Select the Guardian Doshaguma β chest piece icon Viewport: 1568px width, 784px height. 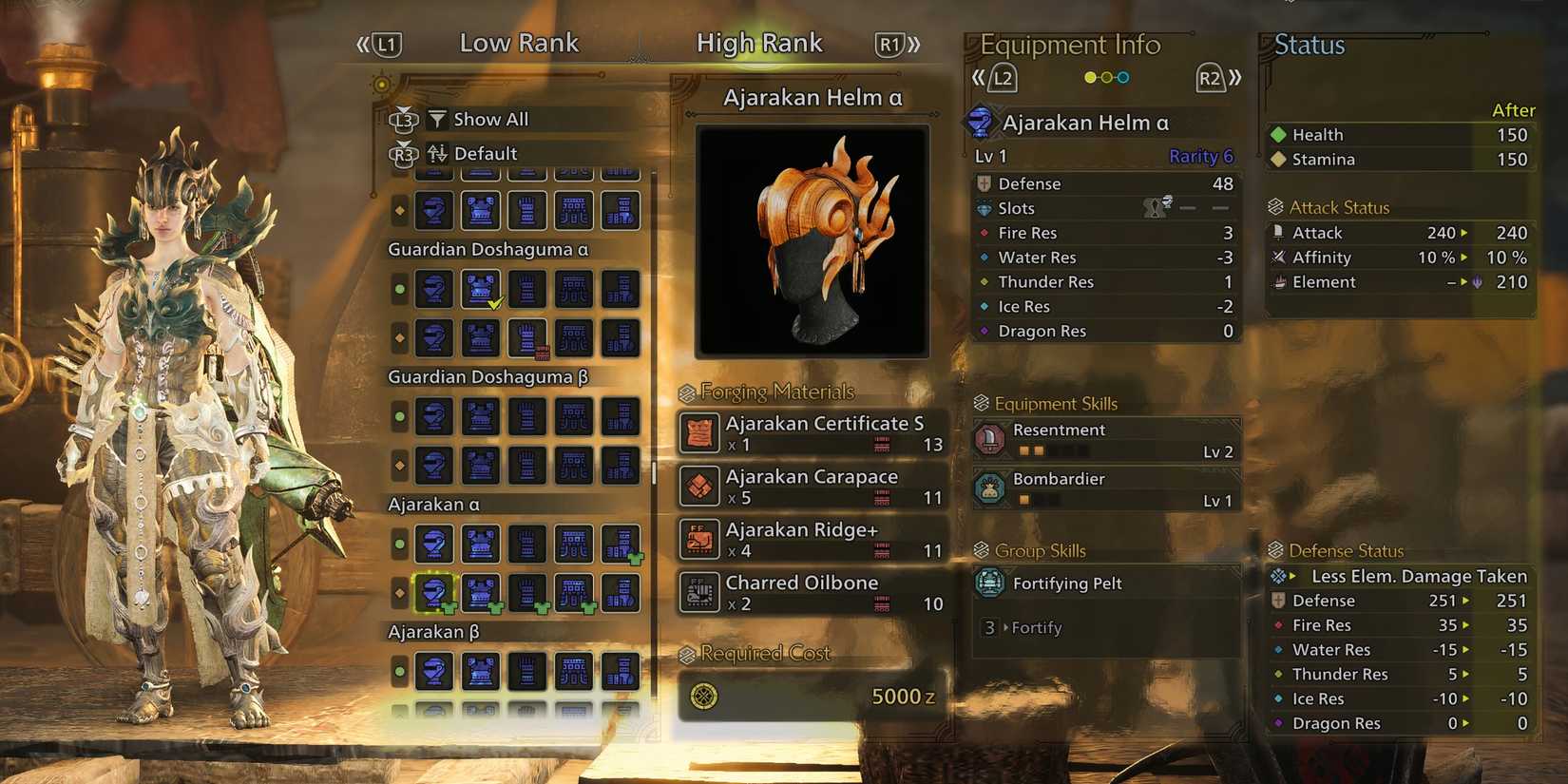pos(480,416)
